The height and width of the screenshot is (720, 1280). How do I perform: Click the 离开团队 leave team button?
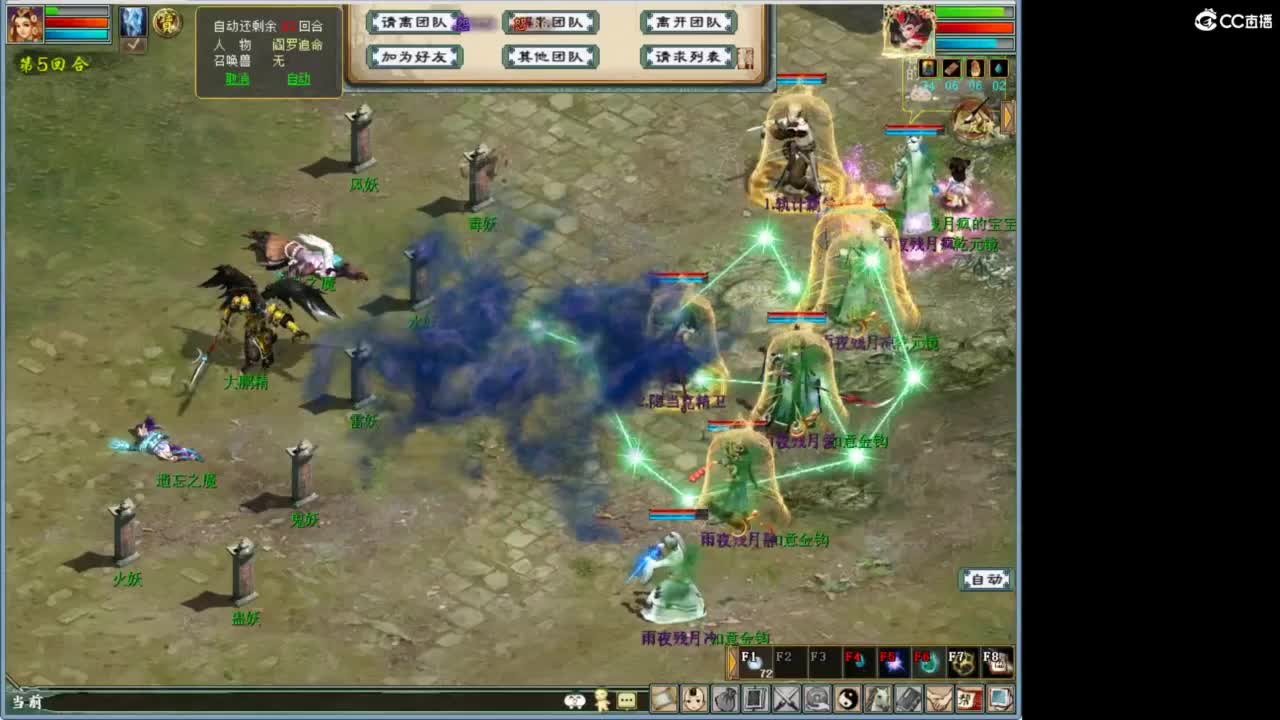[x=687, y=21]
